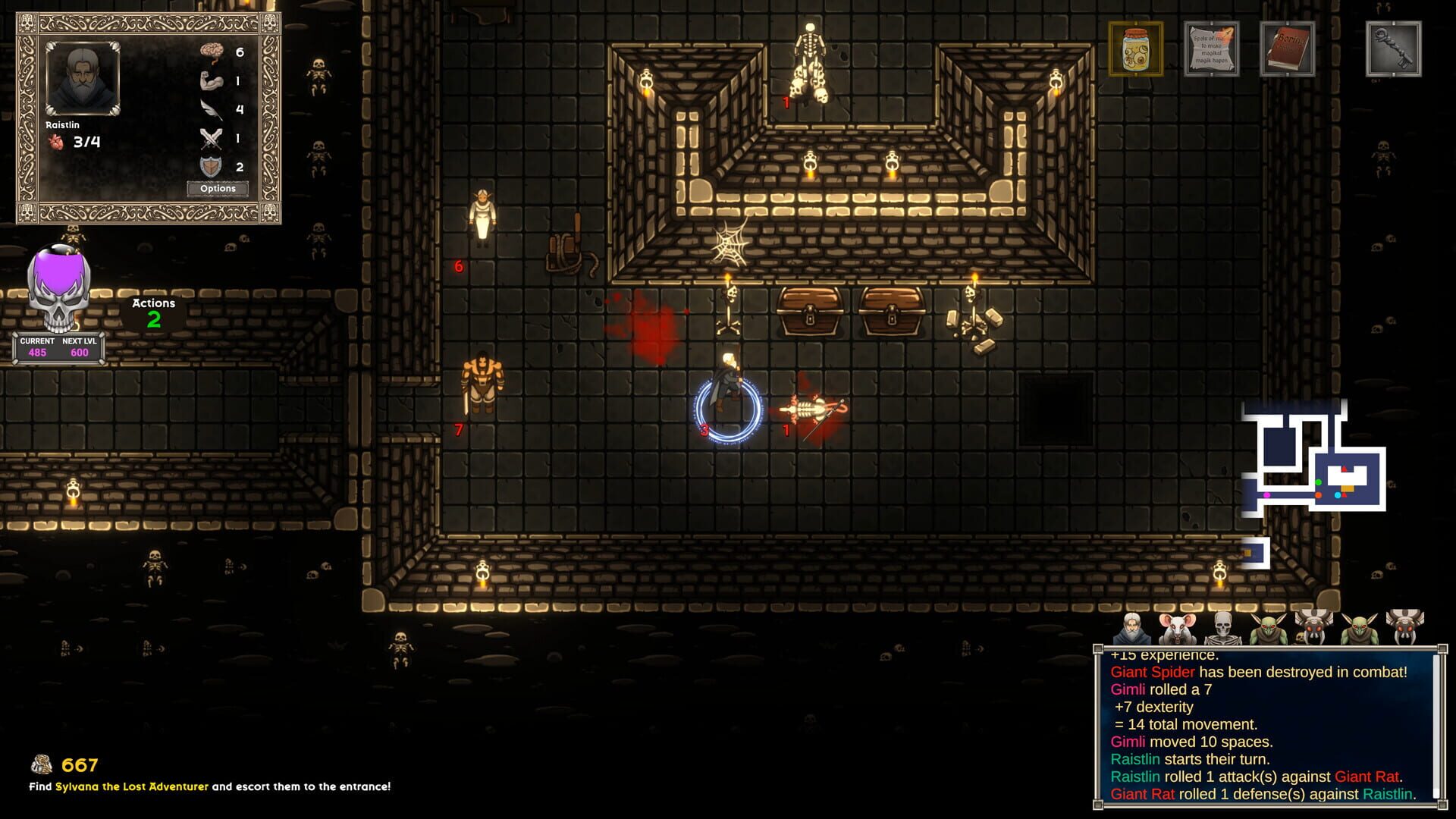Image resolution: width=1456 pixels, height=819 pixels.
Task: Select the red Boring book item
Action: pos(1287,49)
